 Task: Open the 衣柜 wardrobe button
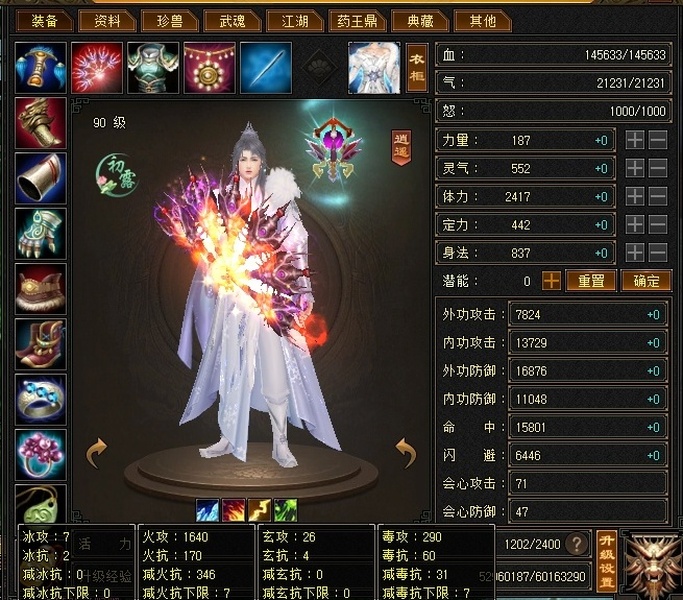point(417,65)
